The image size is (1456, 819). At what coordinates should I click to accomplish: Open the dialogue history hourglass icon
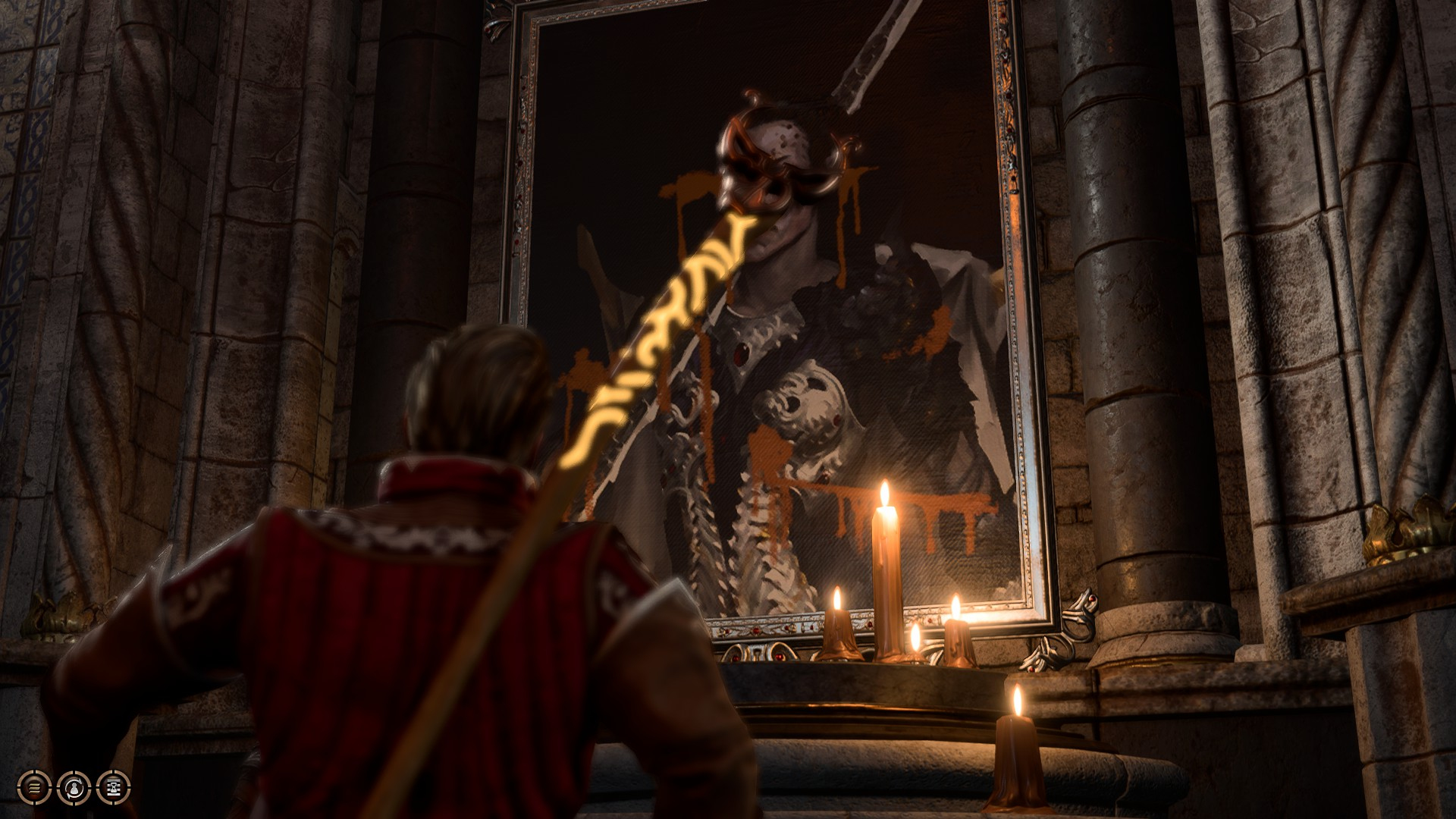(x=114, y=788)
